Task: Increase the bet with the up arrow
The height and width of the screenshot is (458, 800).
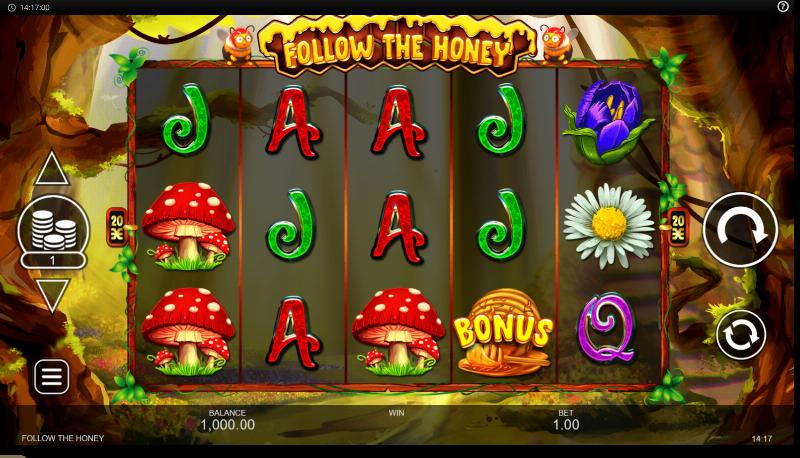Action: 52,169
